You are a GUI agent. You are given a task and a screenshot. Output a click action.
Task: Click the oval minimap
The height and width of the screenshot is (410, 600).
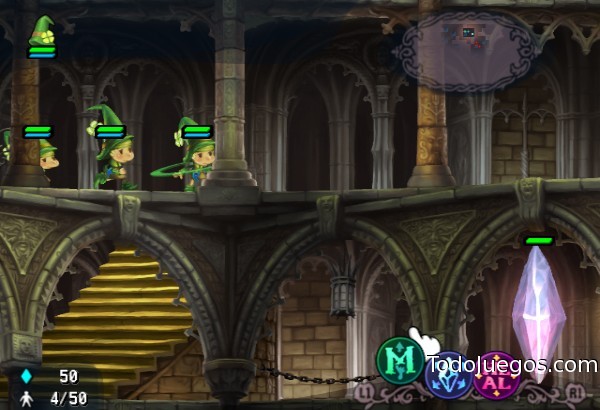(466, 51)
